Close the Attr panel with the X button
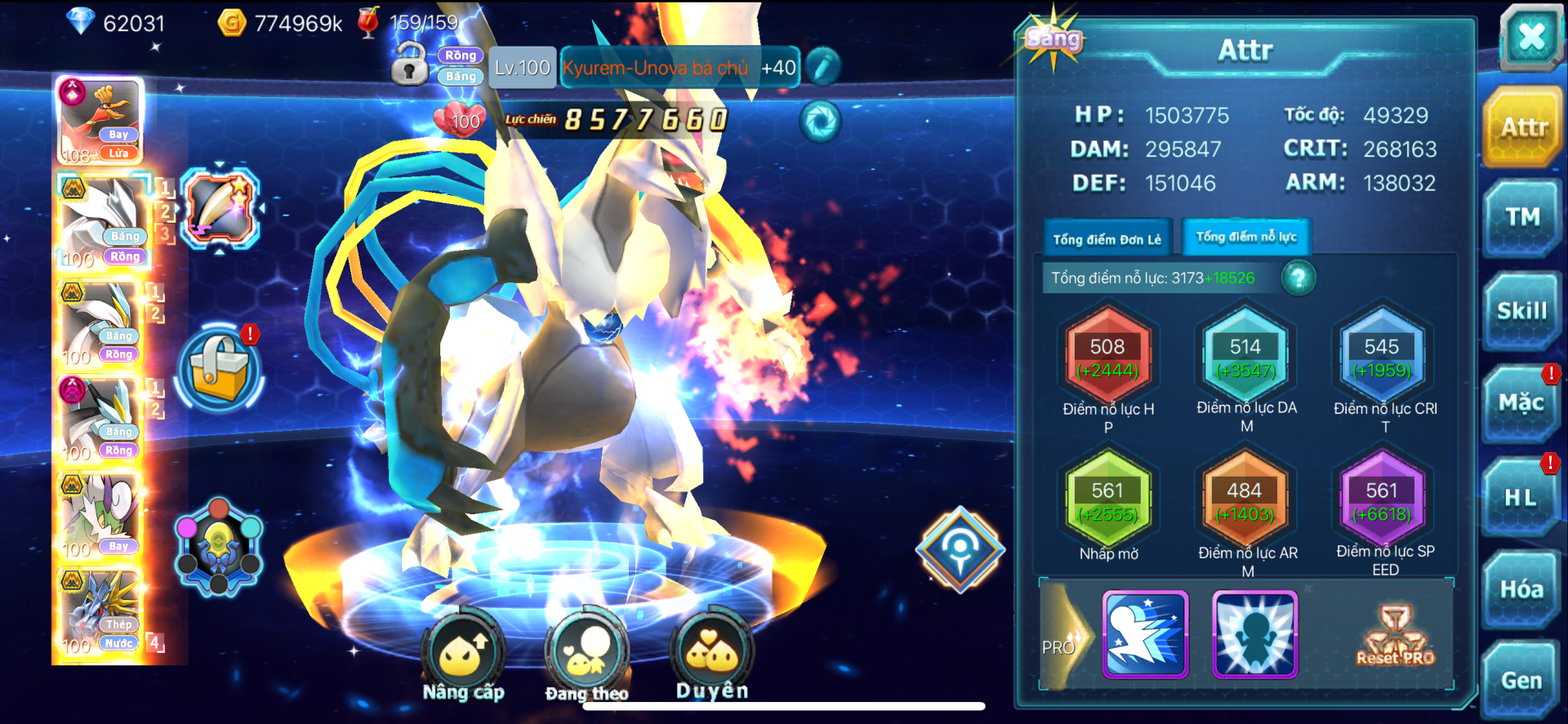Viewport: 1568px width, 724px height. click(x=1530, y=37)
